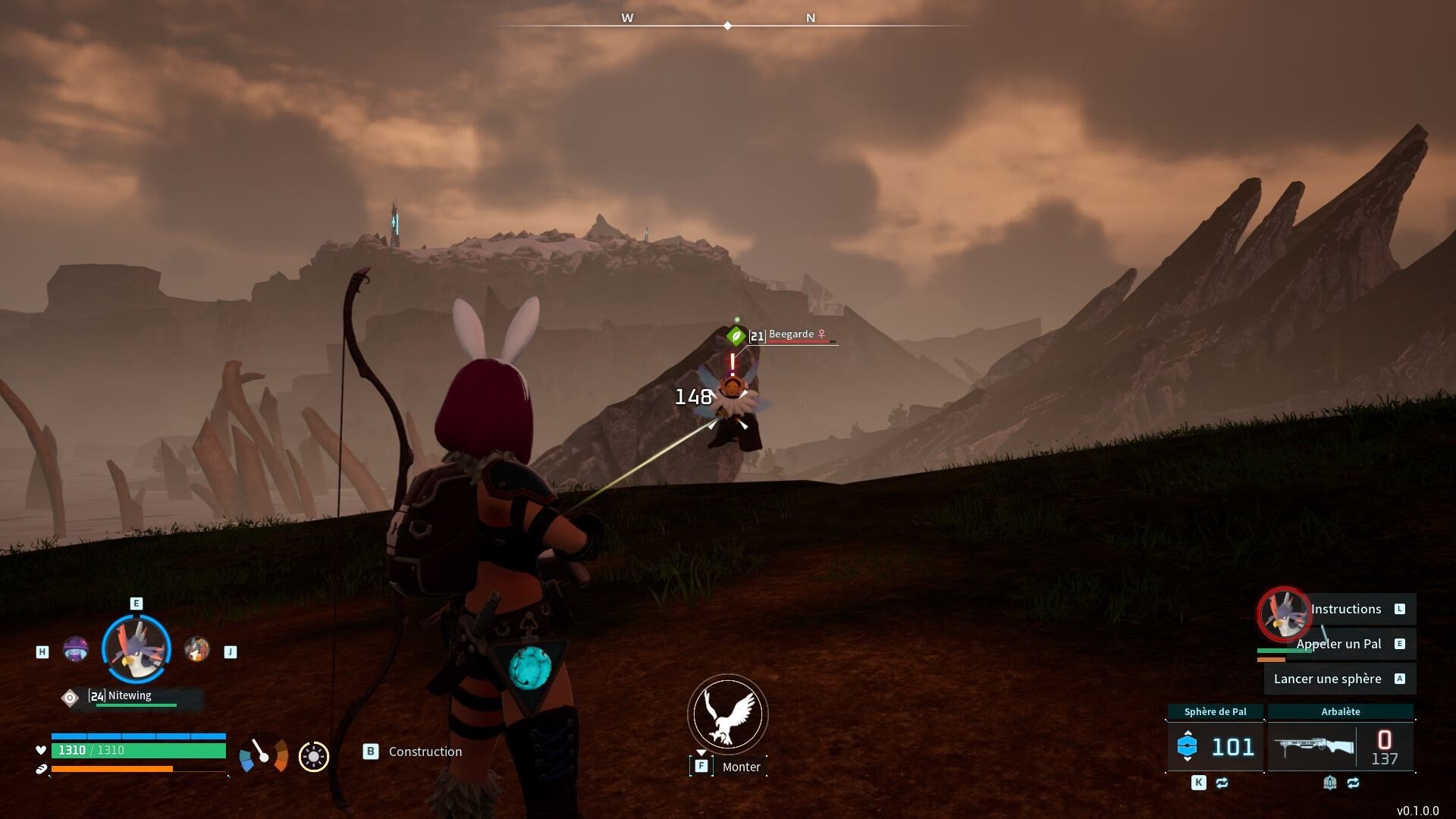Click the sun time-of-day indicator
This screenshot has width=1456, height=819.
[313, 756]
